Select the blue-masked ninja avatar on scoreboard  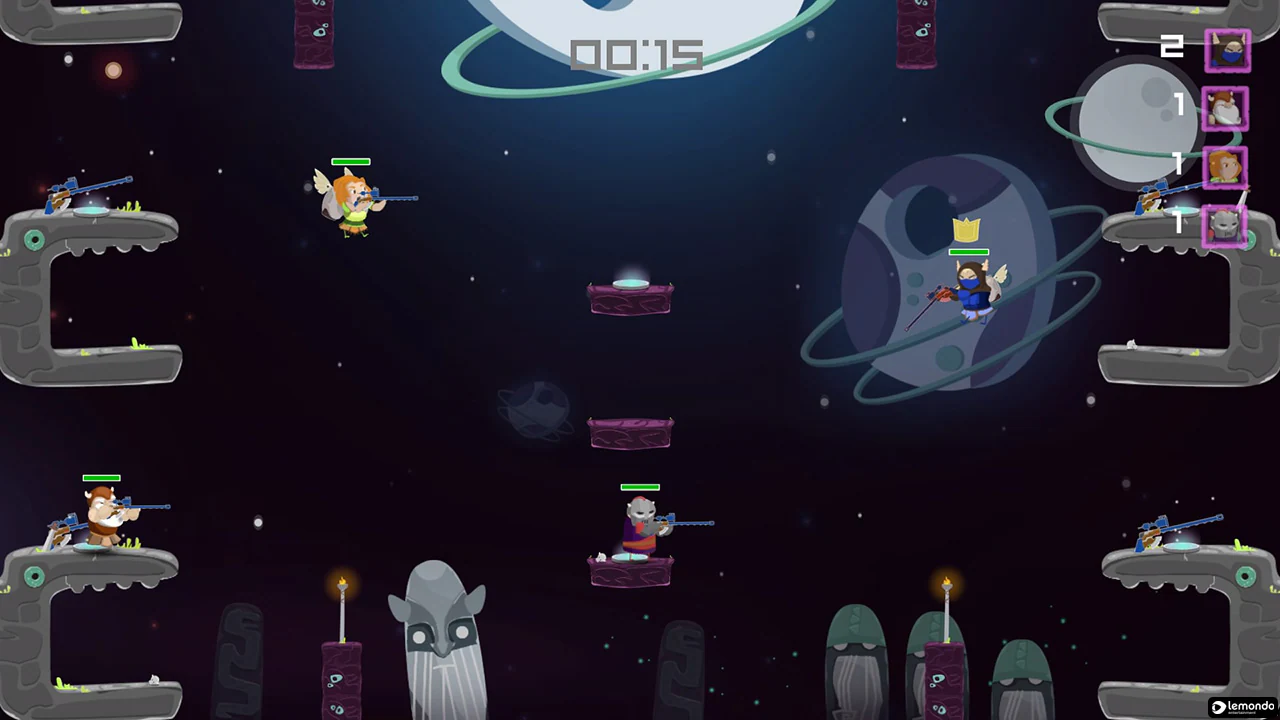coord(1227,51)
